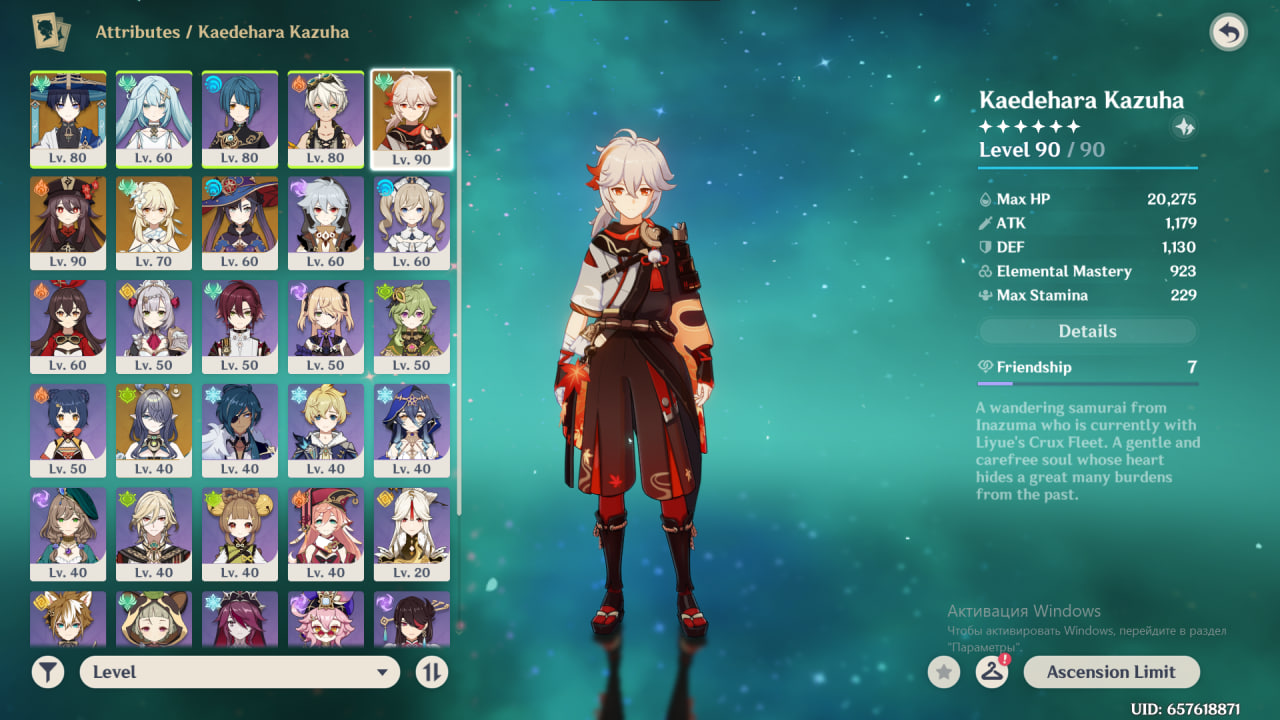Select Ningguang's Lv. 20 portrait
This screenshot has width=1280, height=720.
pyautogui.click(x=412, y=534)
